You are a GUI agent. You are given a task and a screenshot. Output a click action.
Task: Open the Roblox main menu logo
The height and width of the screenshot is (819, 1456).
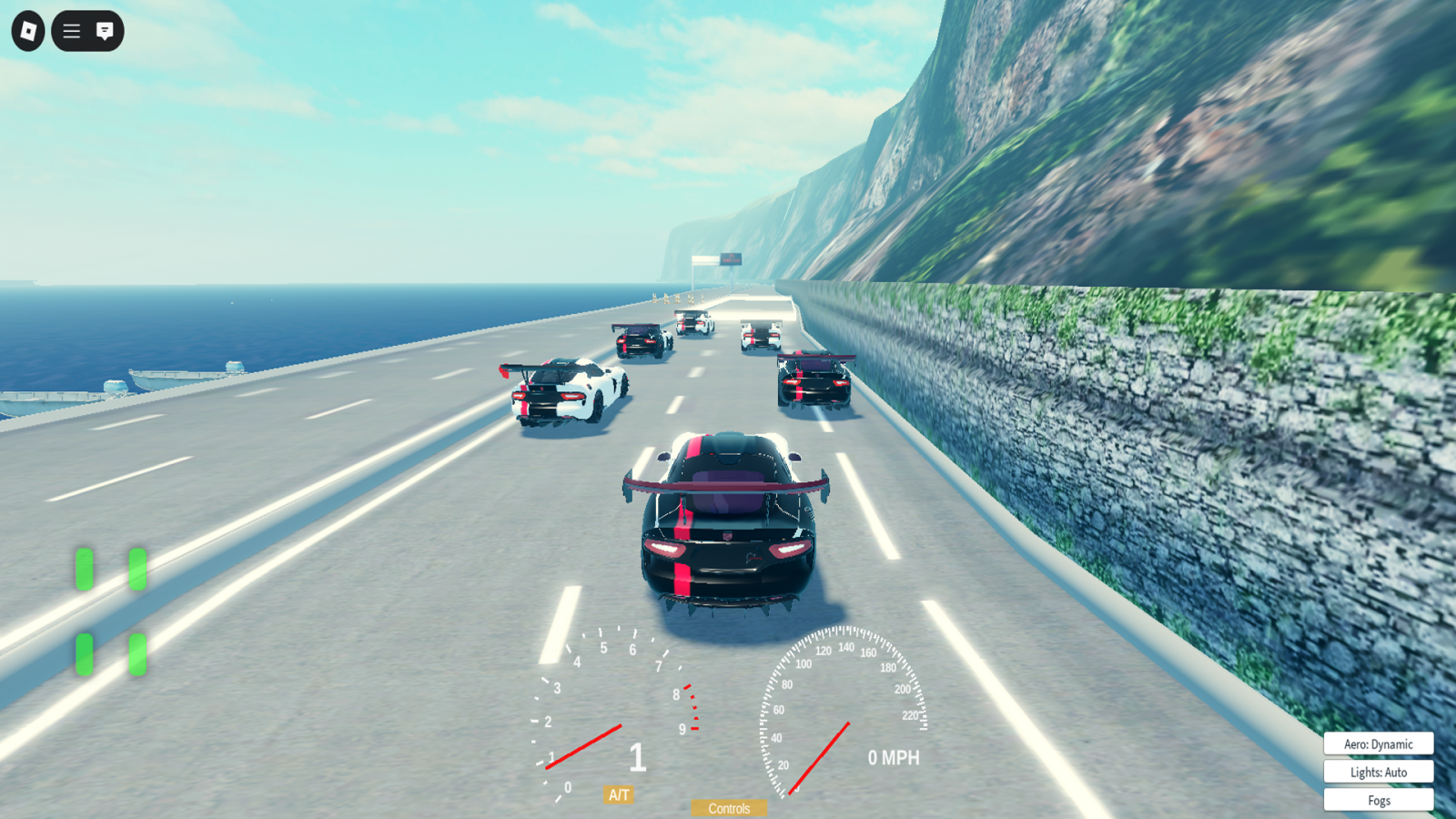[28, 32]
